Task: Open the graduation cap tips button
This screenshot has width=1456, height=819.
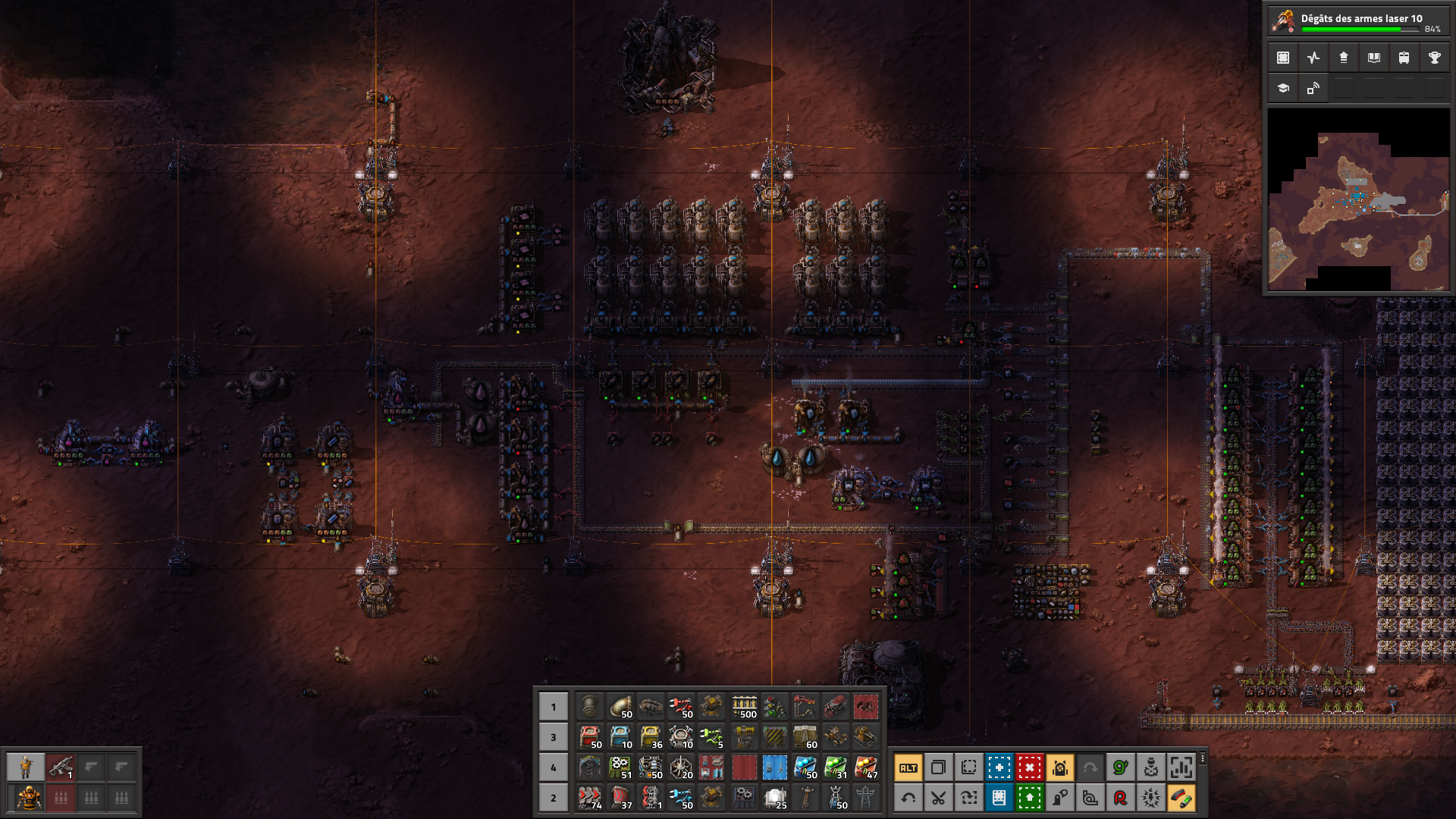Action: pyautogui.click(x=1283, y=88)
